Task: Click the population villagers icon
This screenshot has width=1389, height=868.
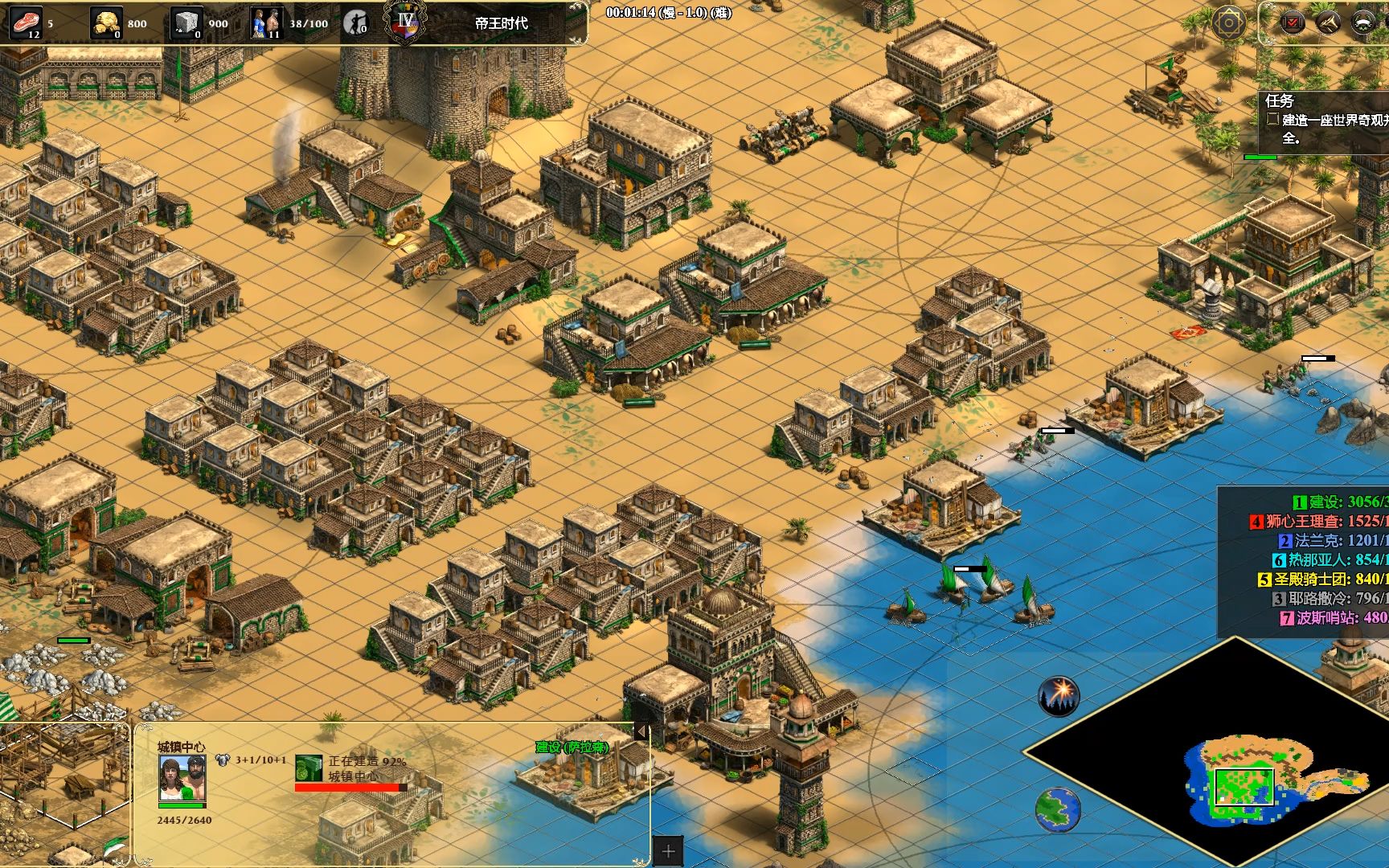Action: tap(267, 23)
